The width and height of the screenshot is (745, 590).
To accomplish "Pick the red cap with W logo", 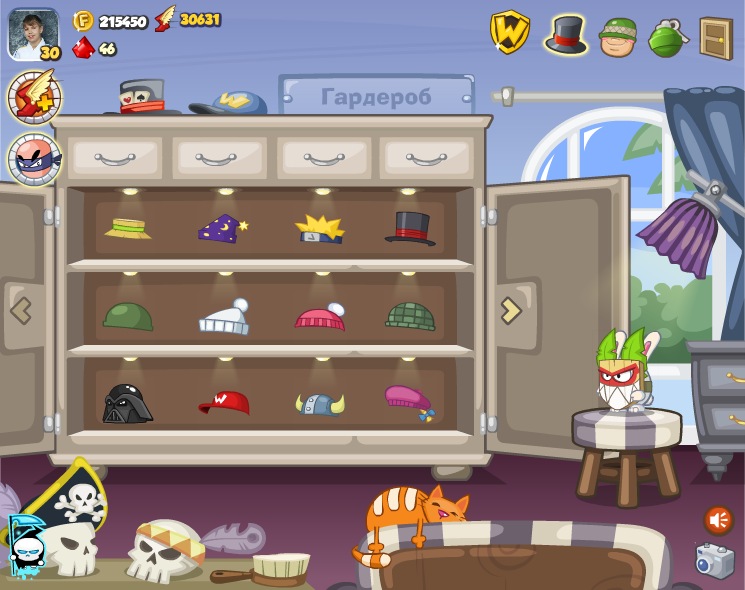I will 224,402.
